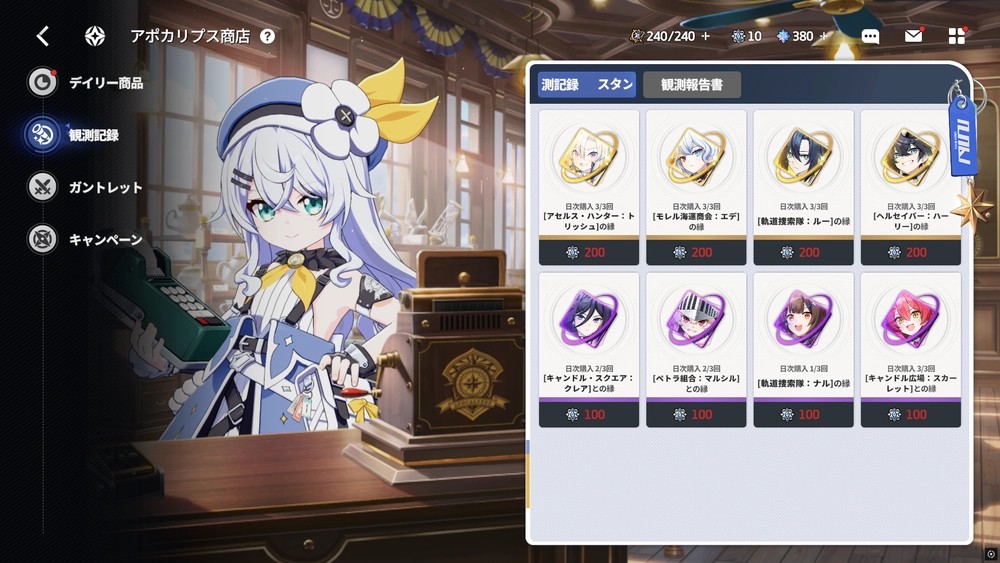1000x563 pixels.
Task: Go back with the arrow button
Action: [42, 37]
